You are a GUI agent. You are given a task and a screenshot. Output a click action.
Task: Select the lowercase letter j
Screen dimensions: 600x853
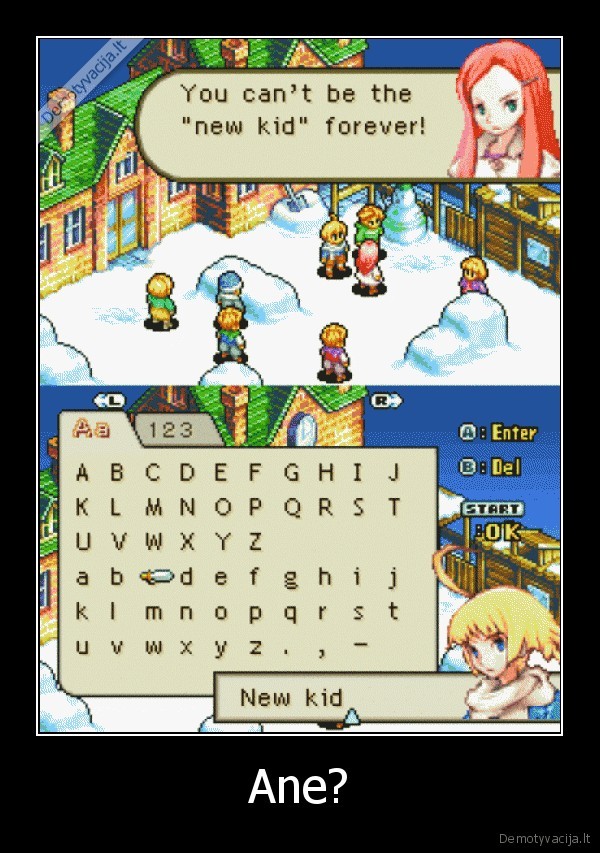coord(394,577)
